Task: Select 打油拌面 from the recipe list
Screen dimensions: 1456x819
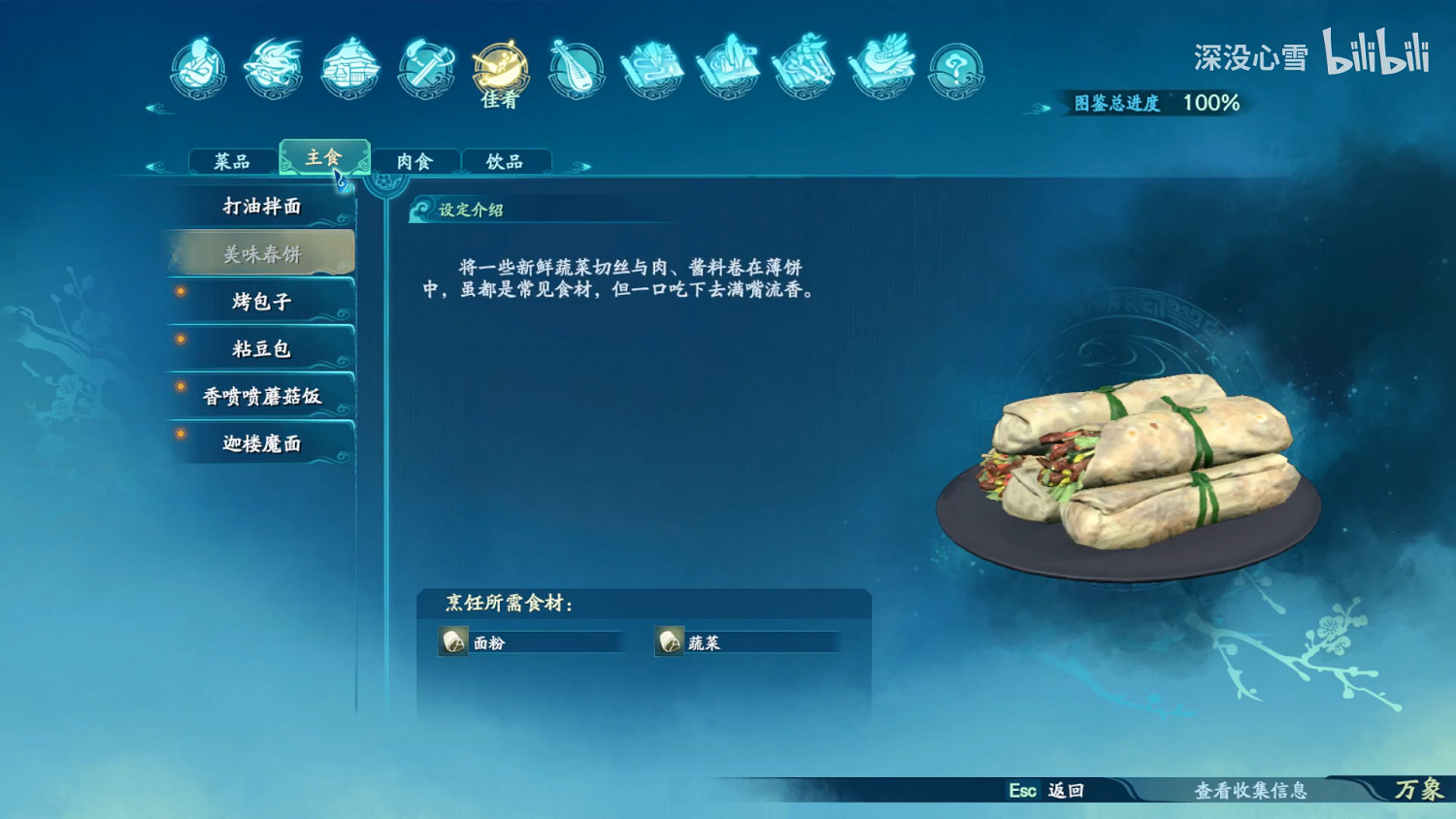Action: [x=260, y=207]
